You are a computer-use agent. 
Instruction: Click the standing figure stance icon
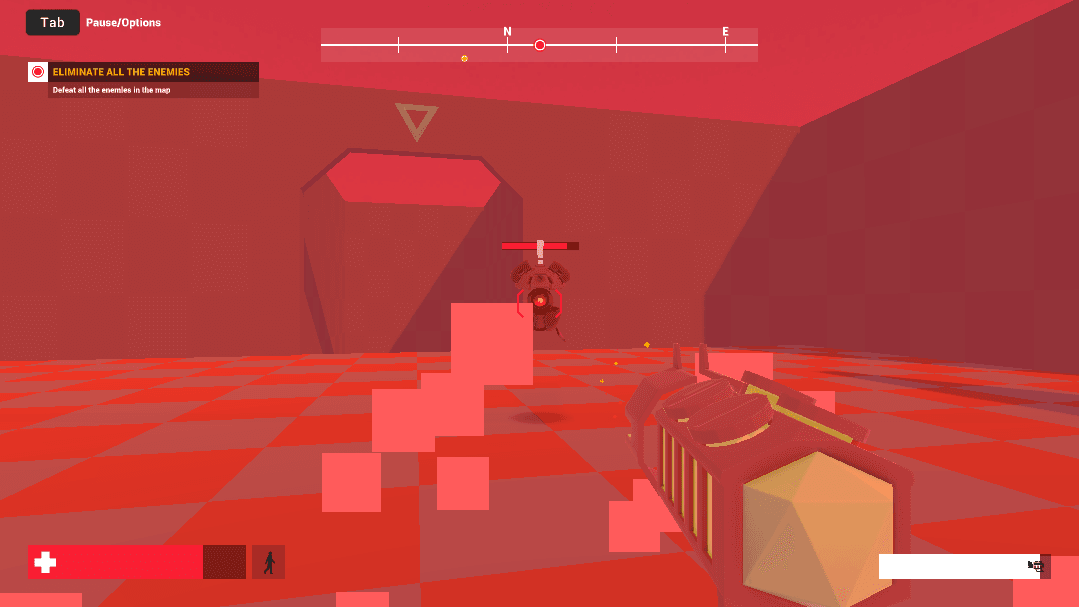tap(268, 562)
